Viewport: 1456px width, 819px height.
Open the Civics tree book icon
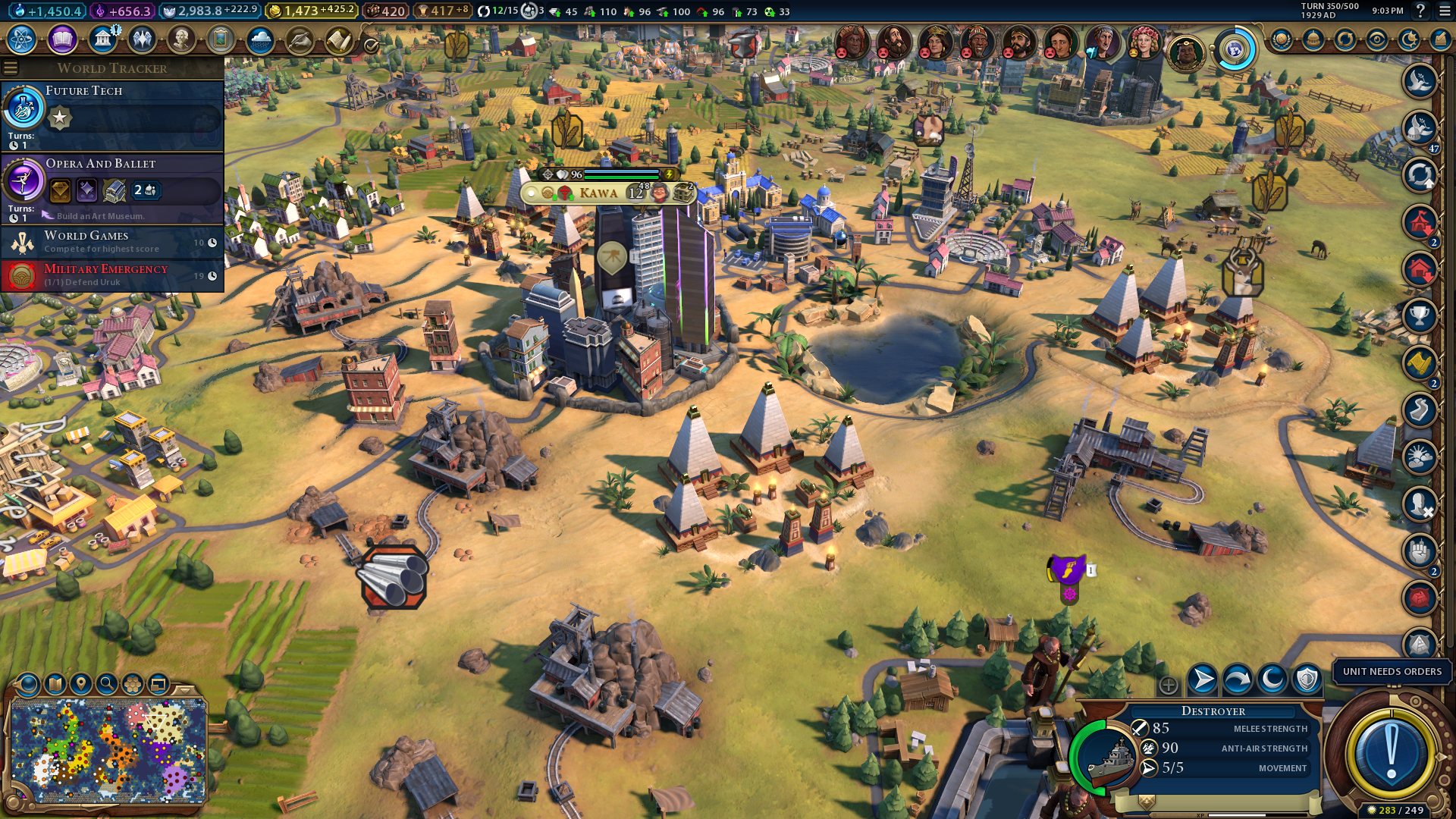point(62,39)
